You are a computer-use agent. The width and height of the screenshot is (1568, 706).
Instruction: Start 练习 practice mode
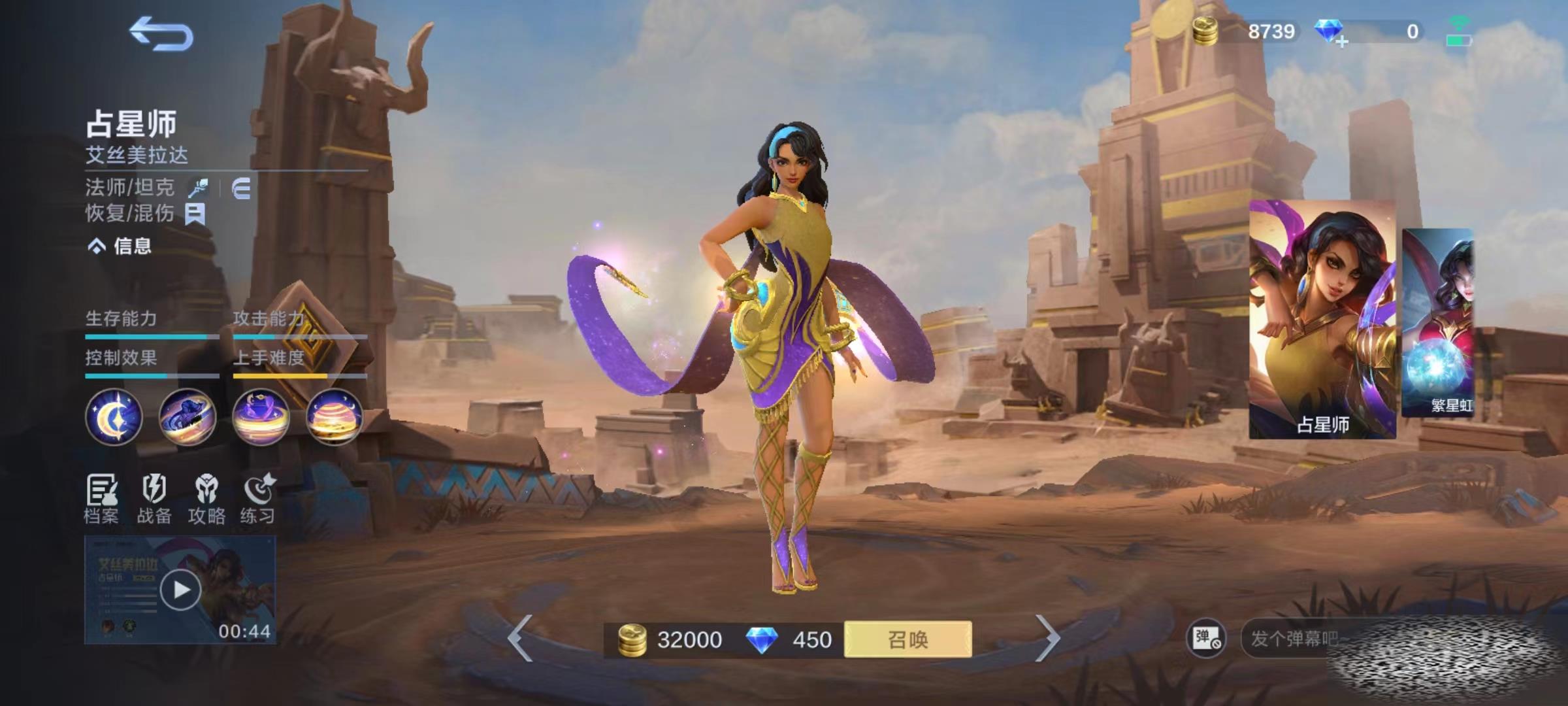click(x=258, y=499)
